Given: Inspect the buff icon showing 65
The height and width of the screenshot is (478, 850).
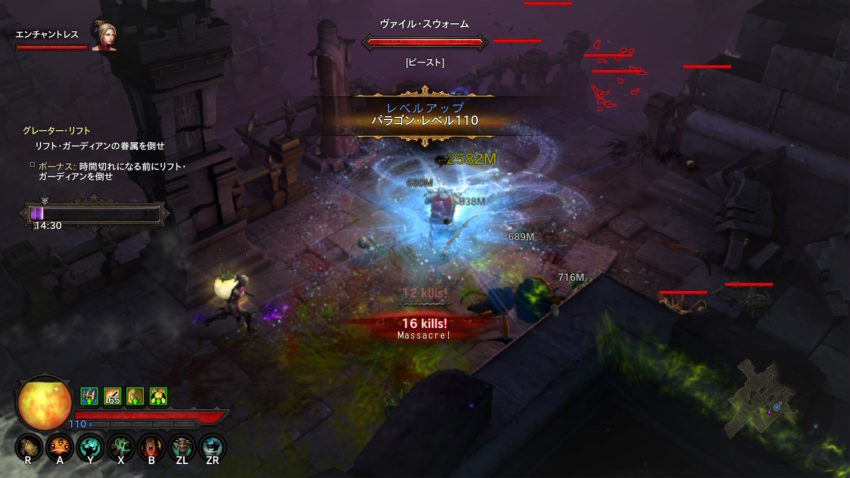Looking at the screenshot, I should [112, 396].
